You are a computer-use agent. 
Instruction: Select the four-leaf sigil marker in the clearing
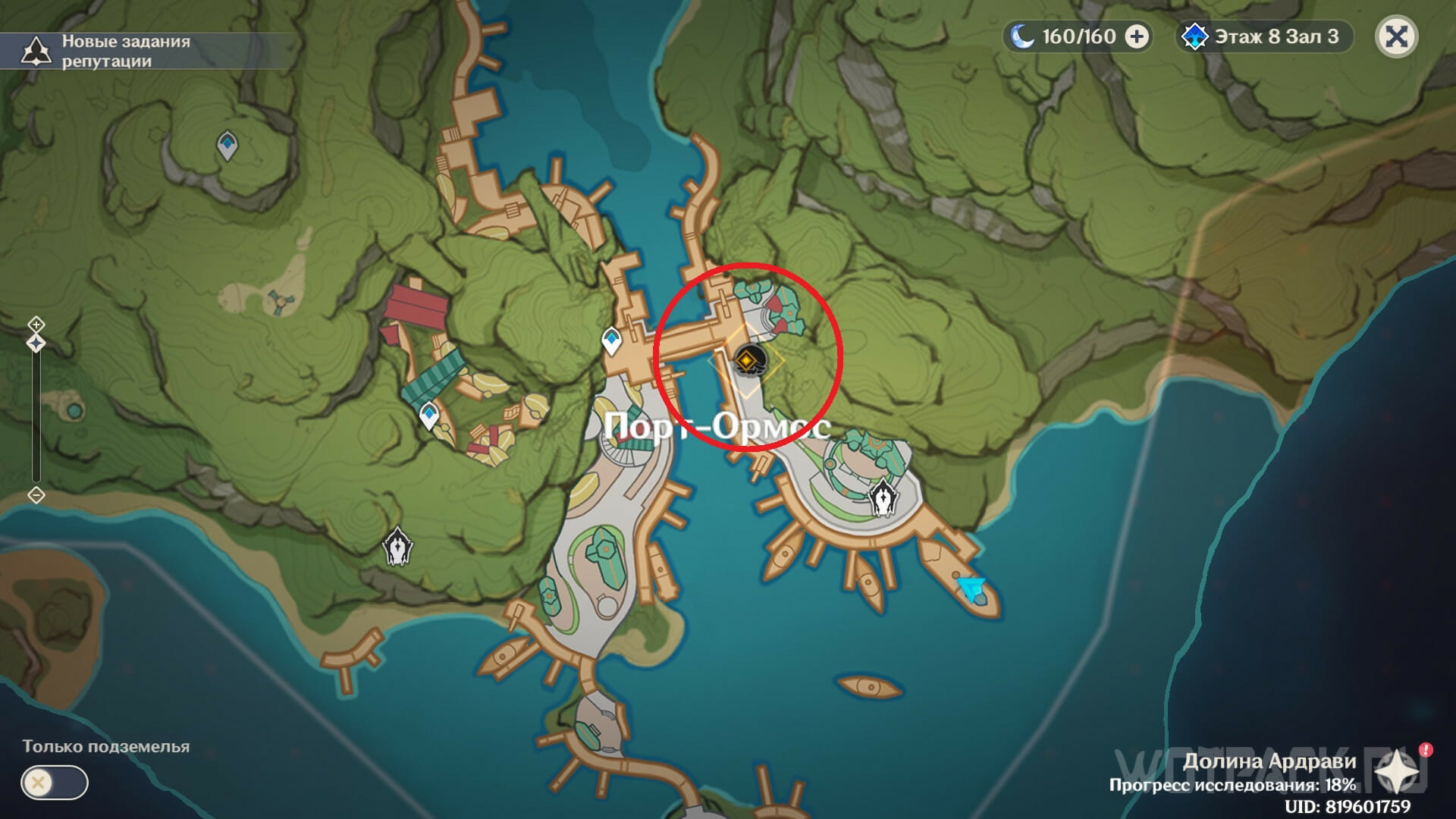pyautogui.click(x=278, y=301)
